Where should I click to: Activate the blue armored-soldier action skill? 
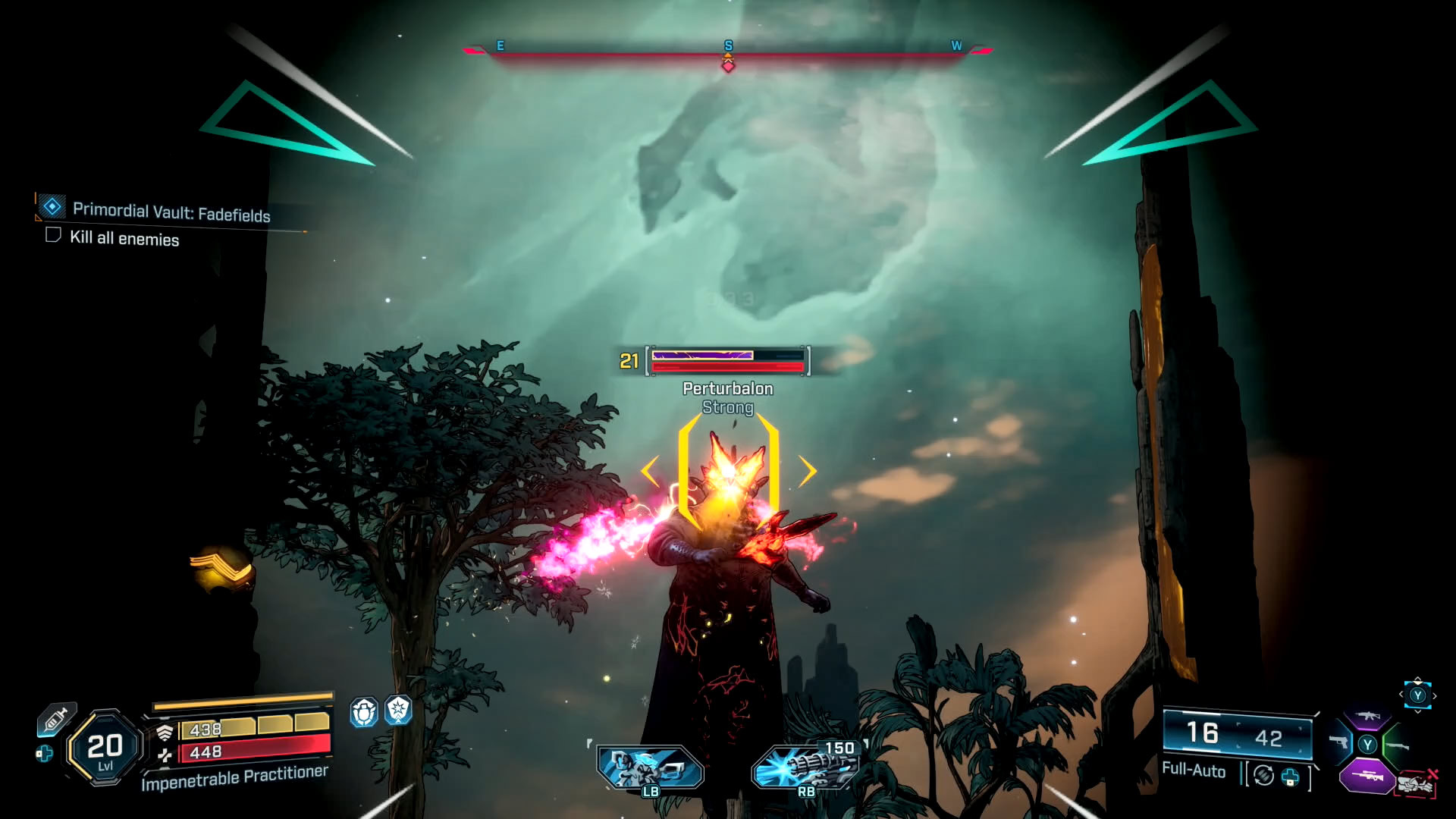650,767
